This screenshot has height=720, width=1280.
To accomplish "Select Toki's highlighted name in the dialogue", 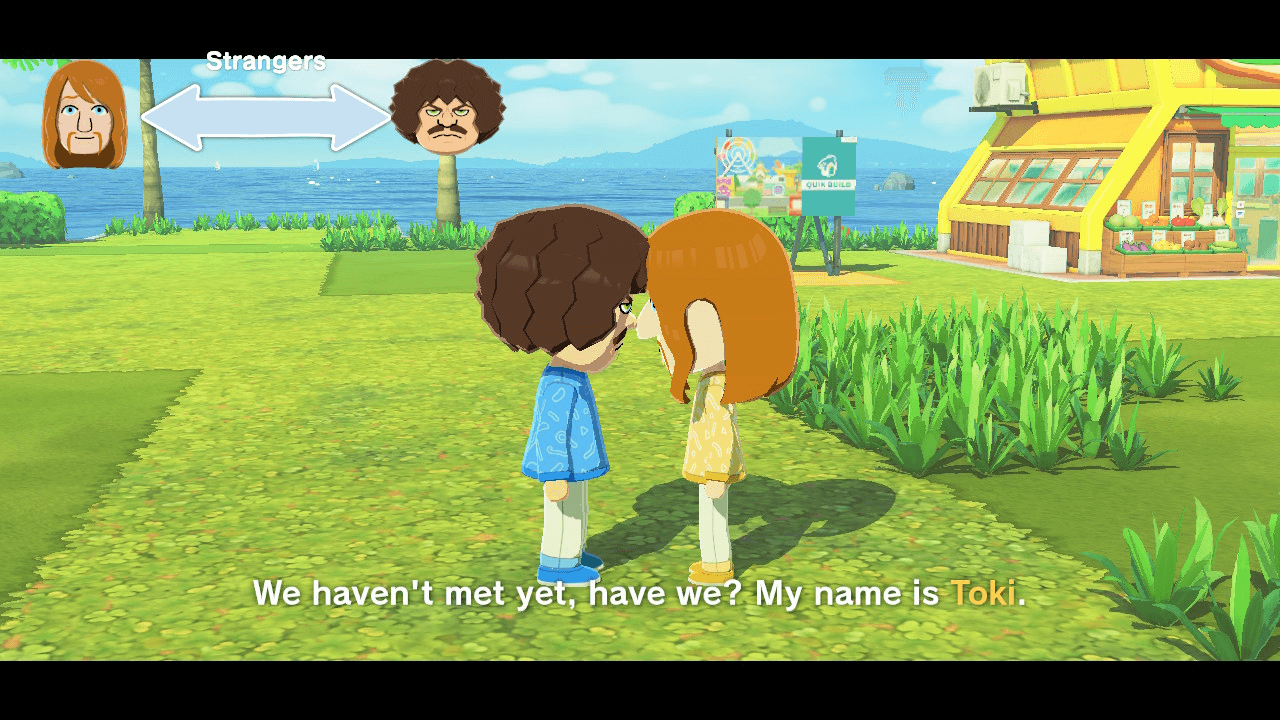I will [984, 593].
